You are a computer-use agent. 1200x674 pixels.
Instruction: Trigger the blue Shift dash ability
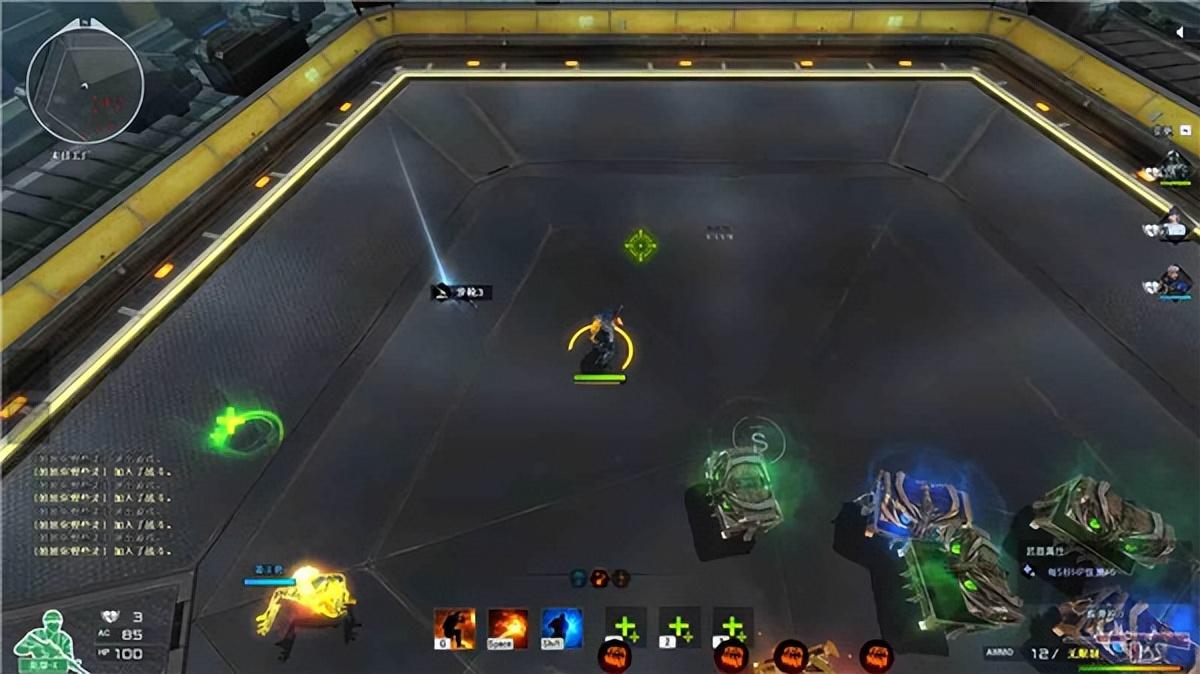tap(561, 629)
